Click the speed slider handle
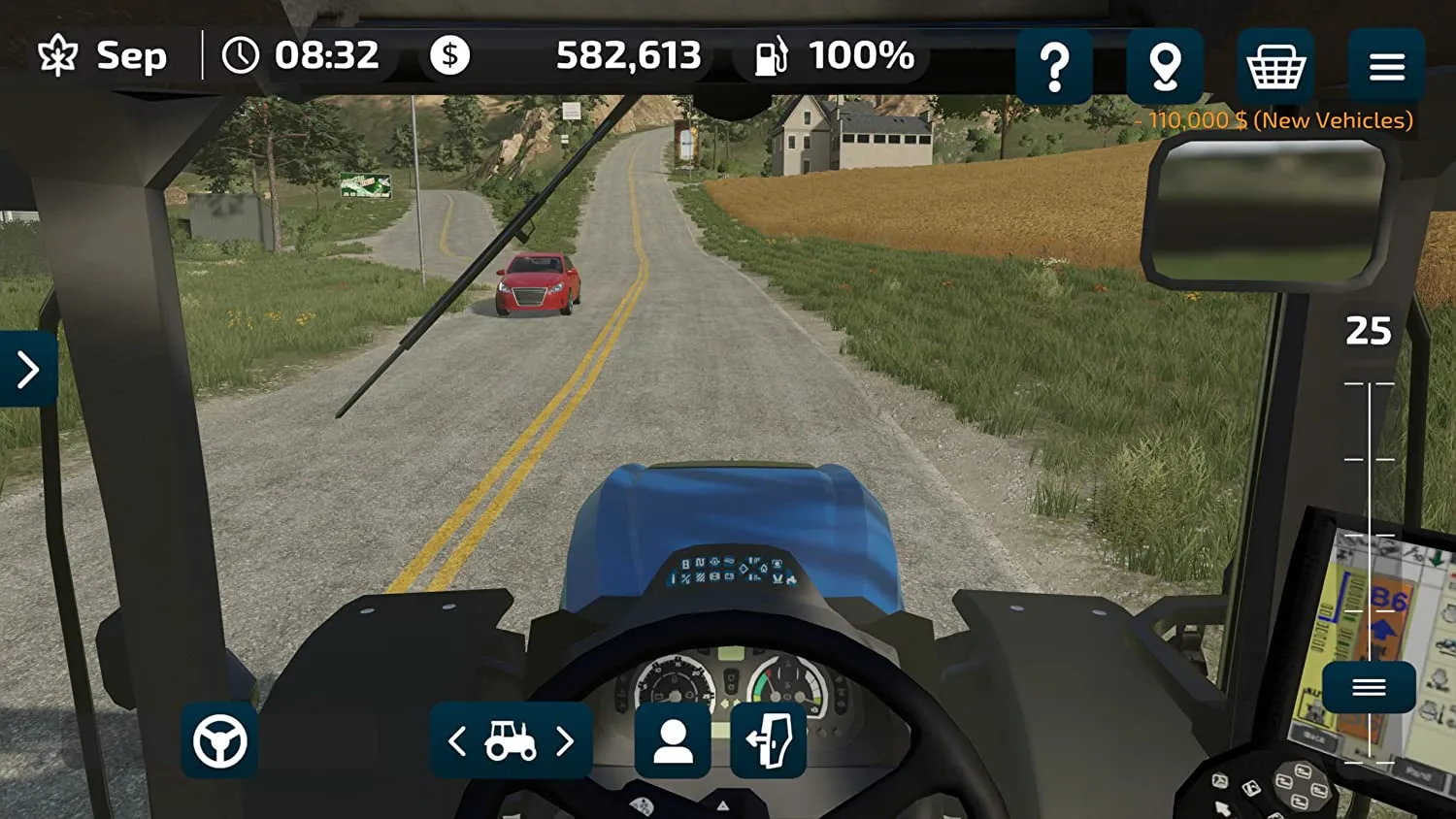 pyautogui.click(x=1369, y=687)
